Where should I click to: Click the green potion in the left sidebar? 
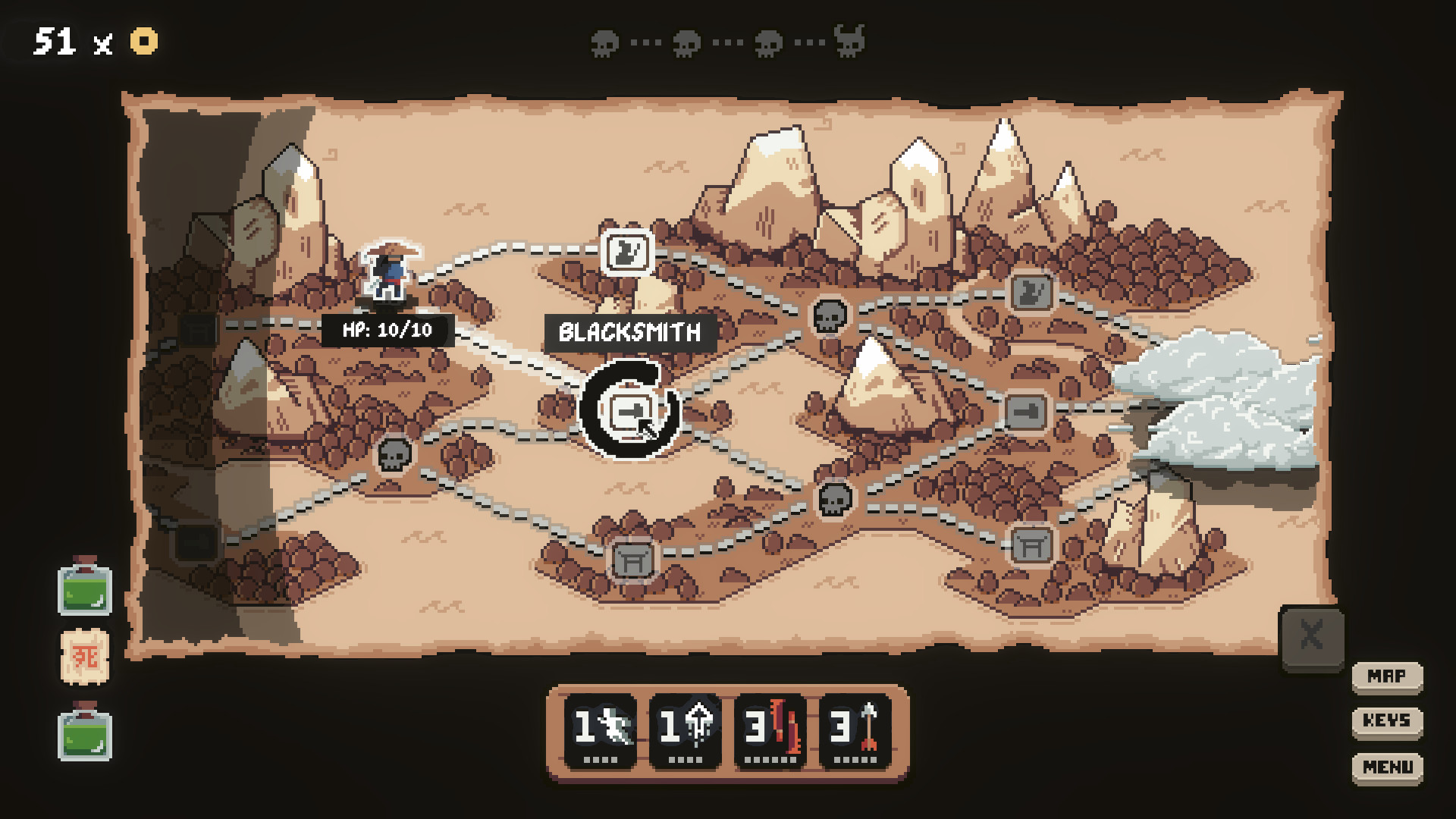[x=85, y=591]
